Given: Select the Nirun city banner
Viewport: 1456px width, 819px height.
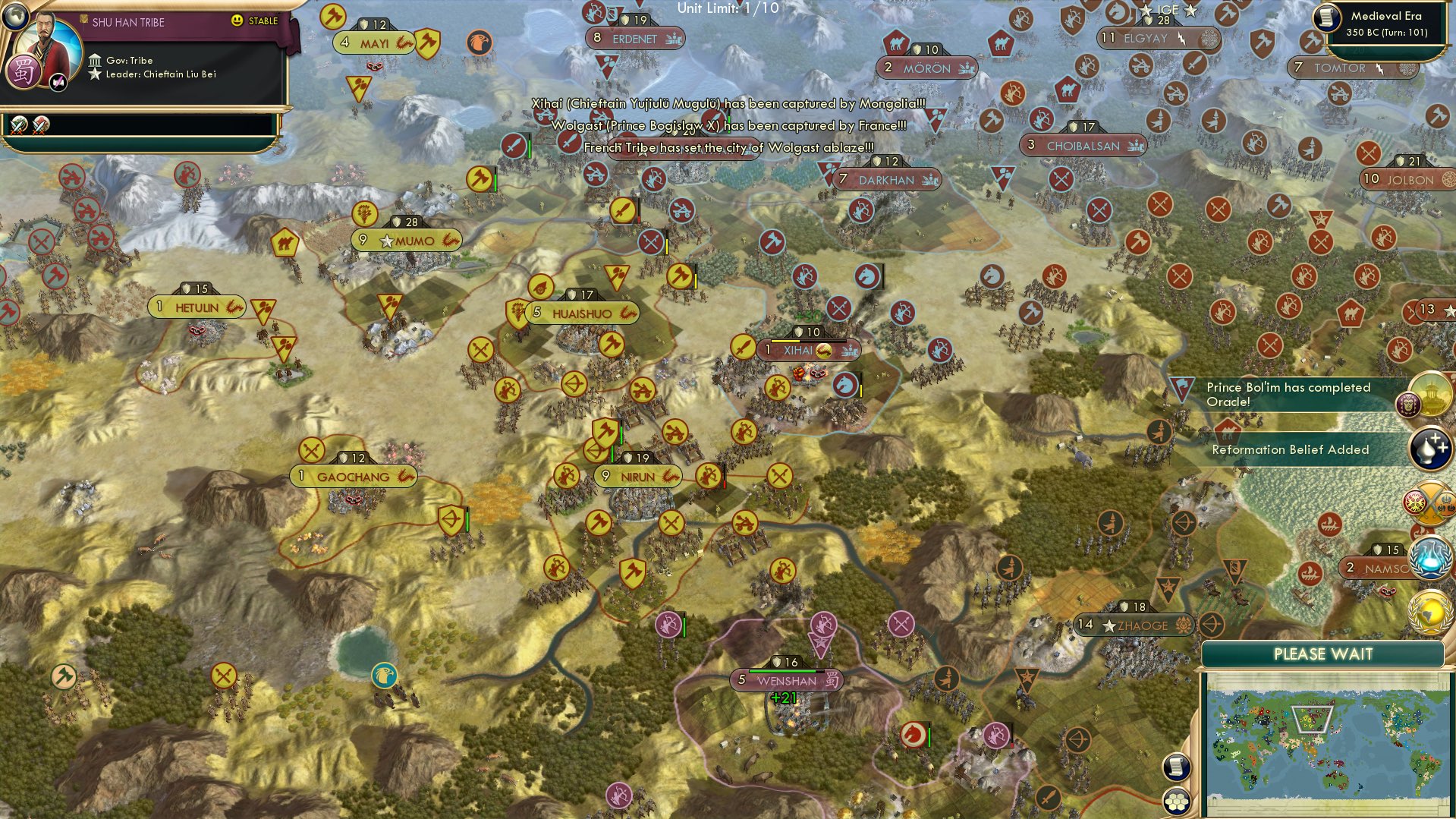Looking at the screenshot, I should (x=637, y=474).
